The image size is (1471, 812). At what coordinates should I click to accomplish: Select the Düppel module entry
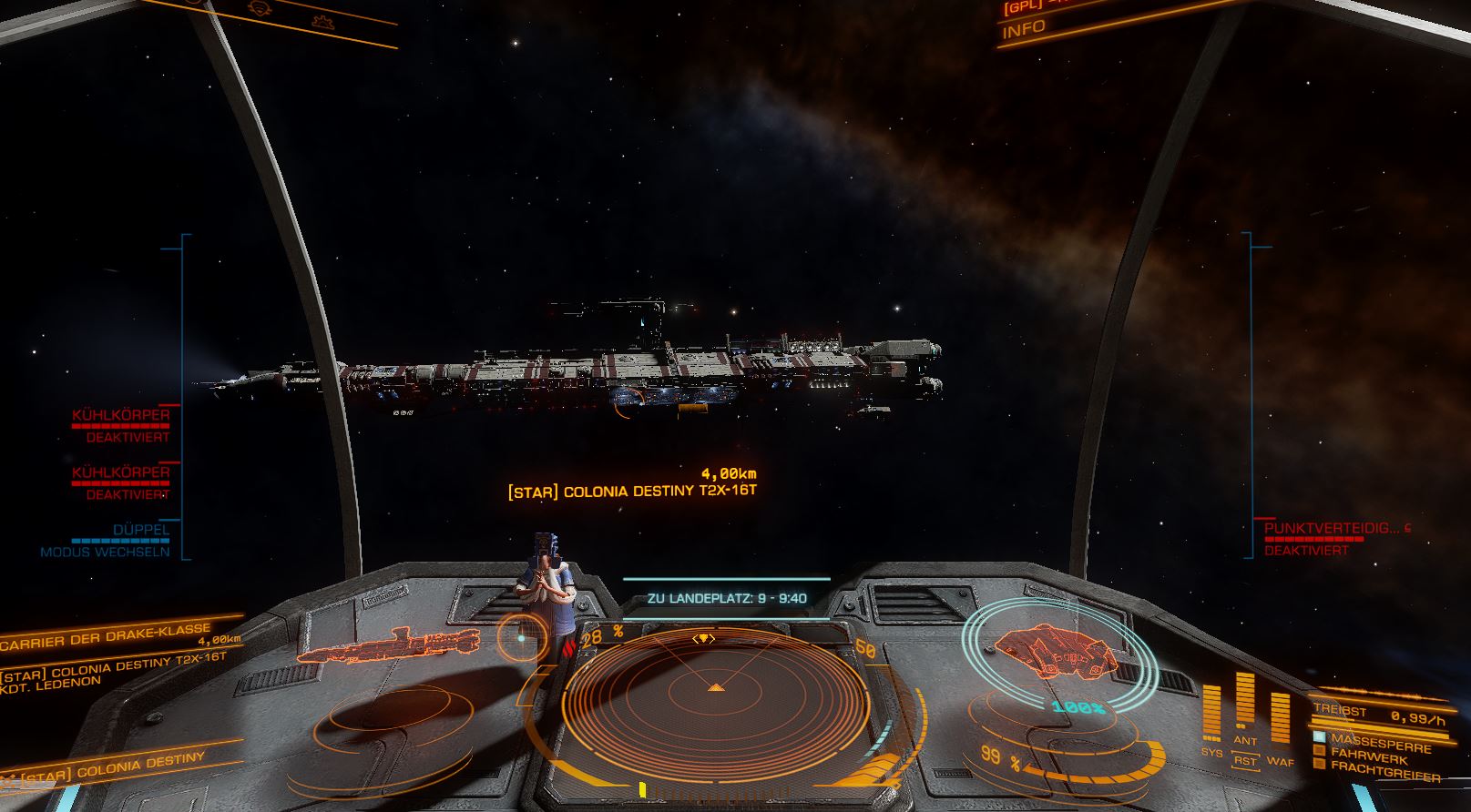point(141,530)
